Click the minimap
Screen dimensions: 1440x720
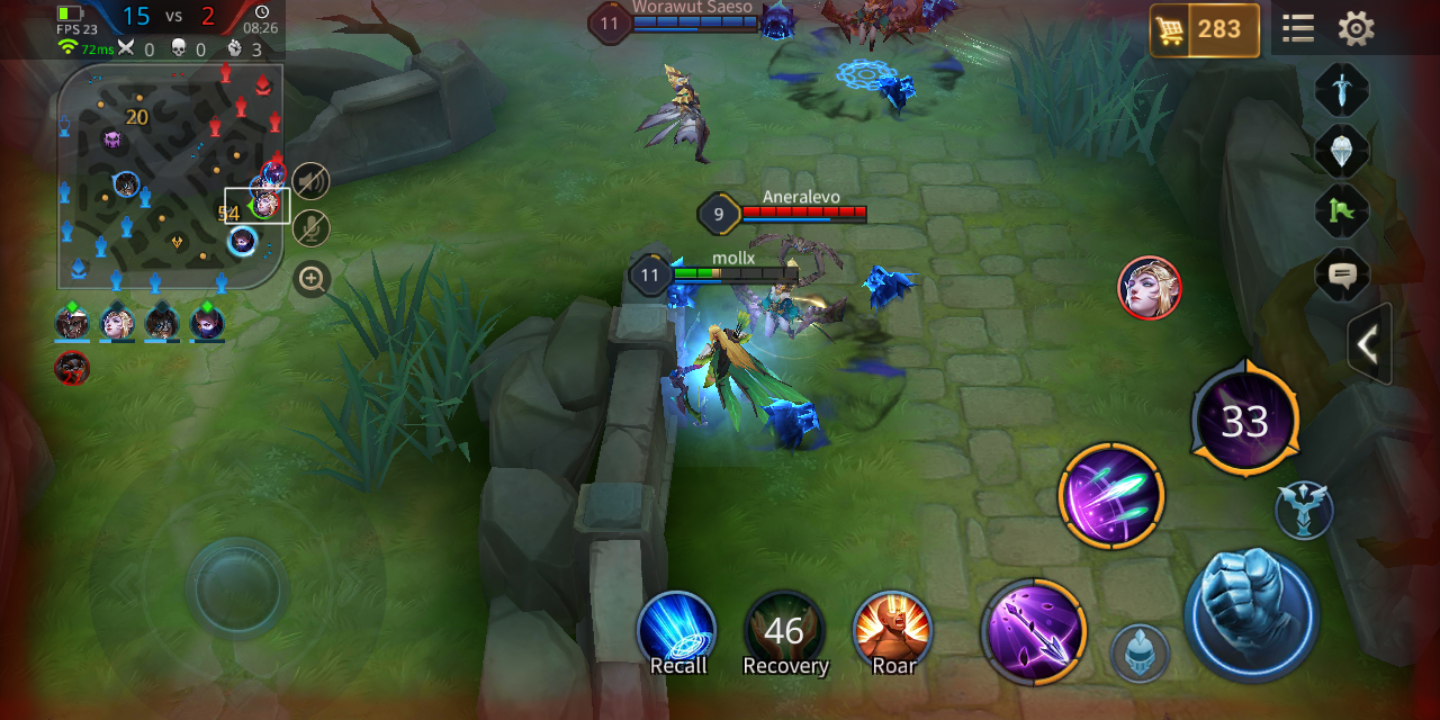170,176
